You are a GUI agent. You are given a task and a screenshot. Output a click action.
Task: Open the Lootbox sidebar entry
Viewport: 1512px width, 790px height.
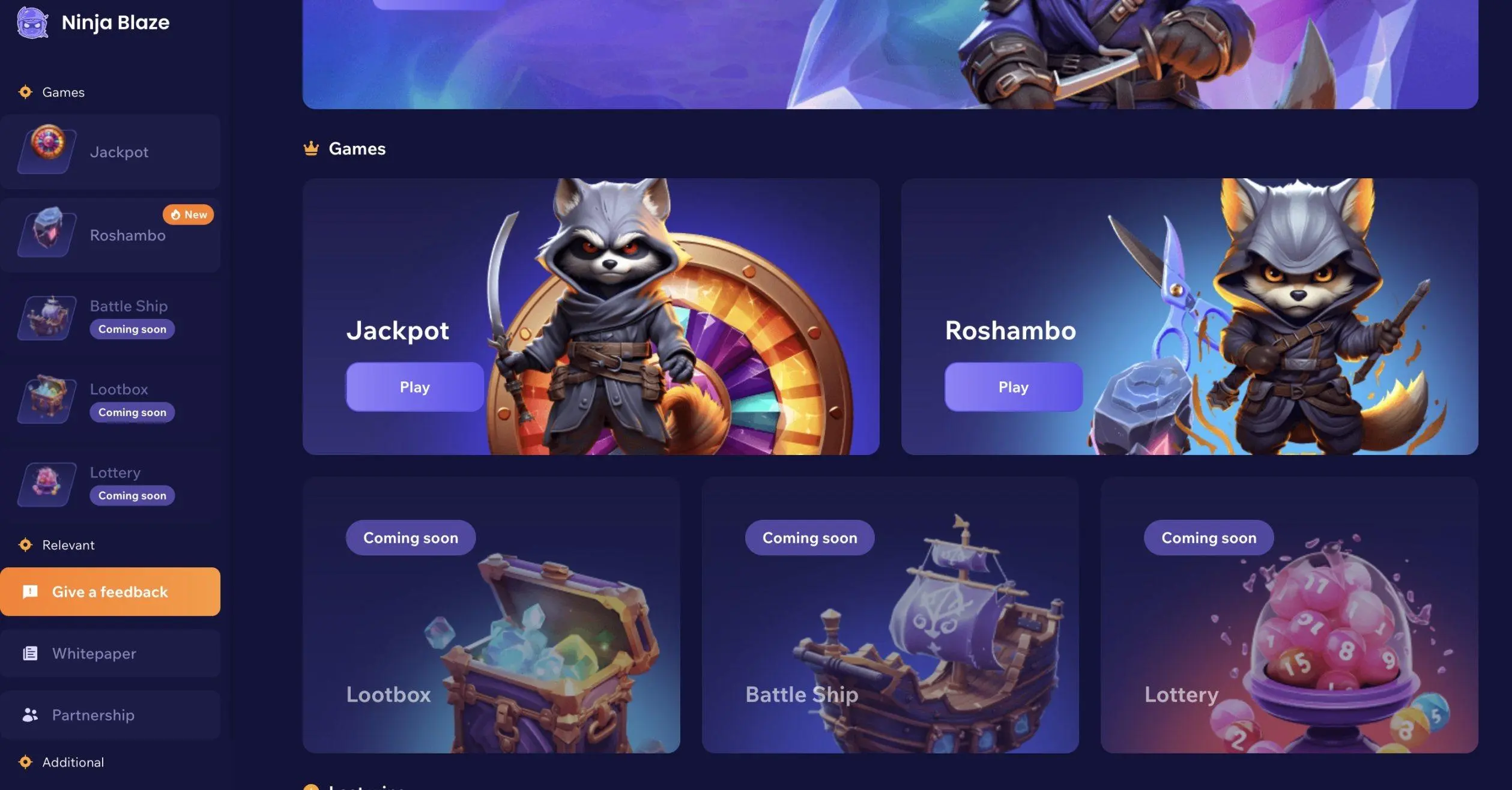[110, 400]
